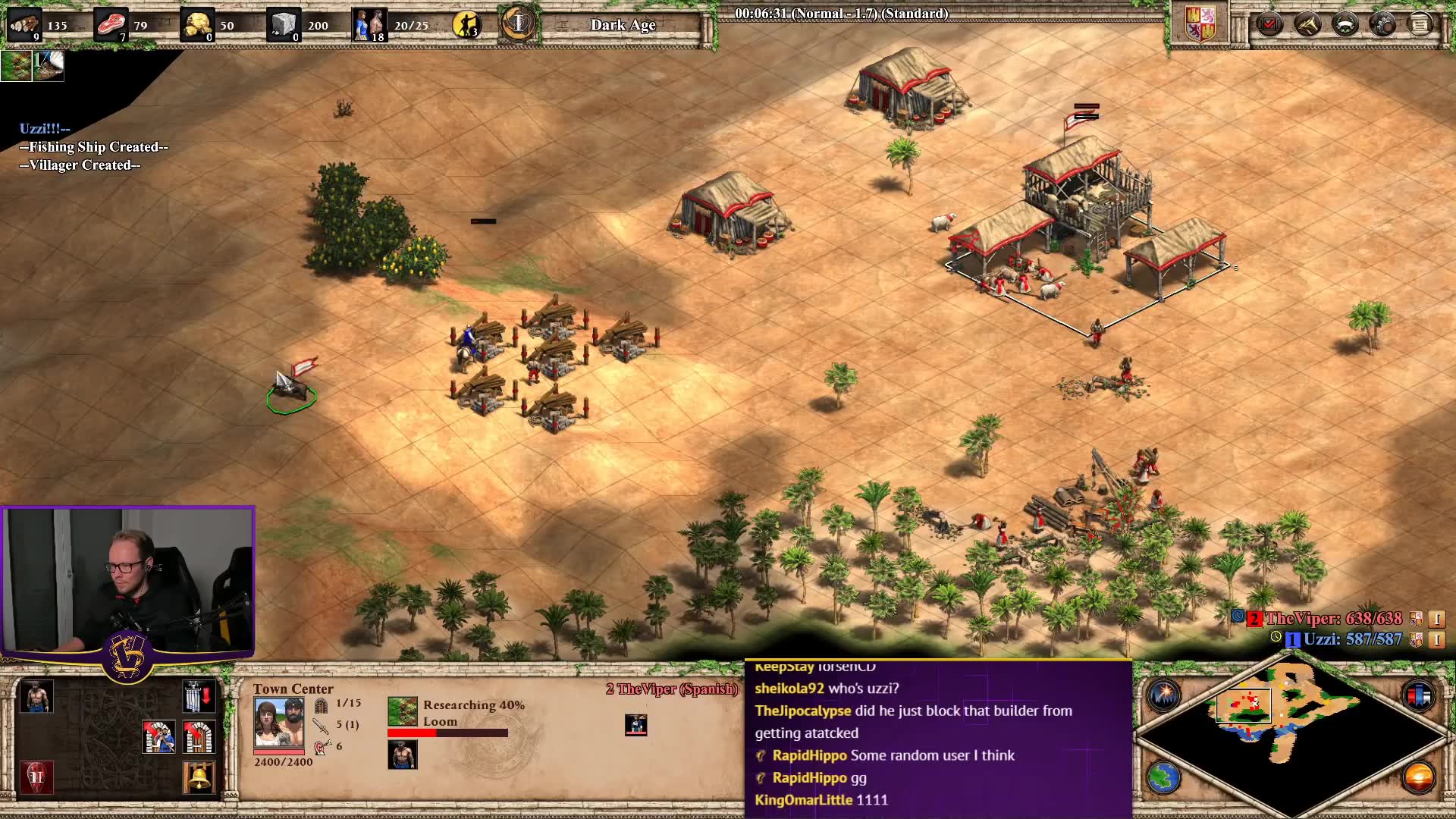This screenshot has height=819, width=1456.
Task: Cancel the queued villager below Loom
Action: pyautogui.click(x=402, y=755)
